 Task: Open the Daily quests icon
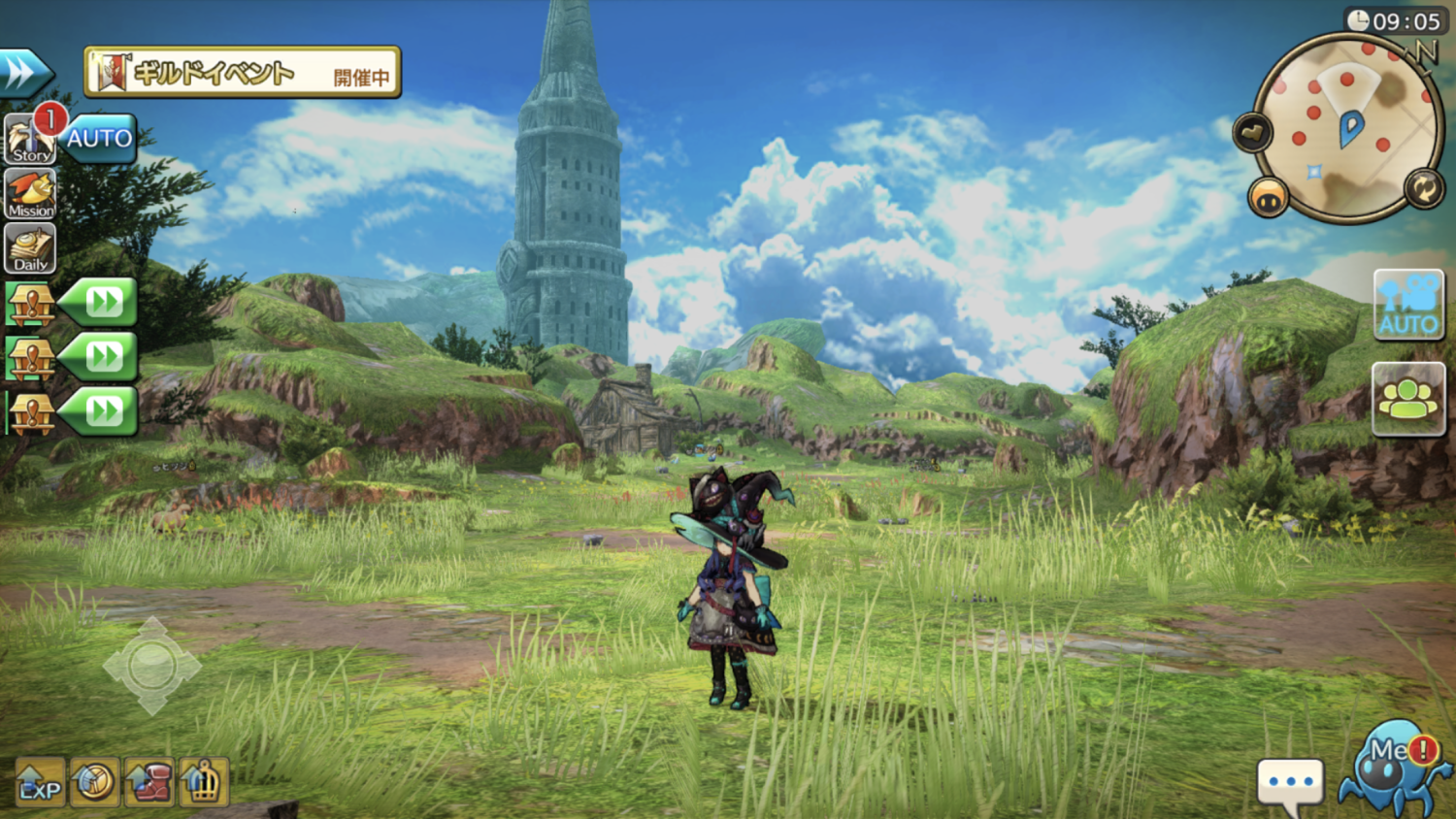pos(30,249)
